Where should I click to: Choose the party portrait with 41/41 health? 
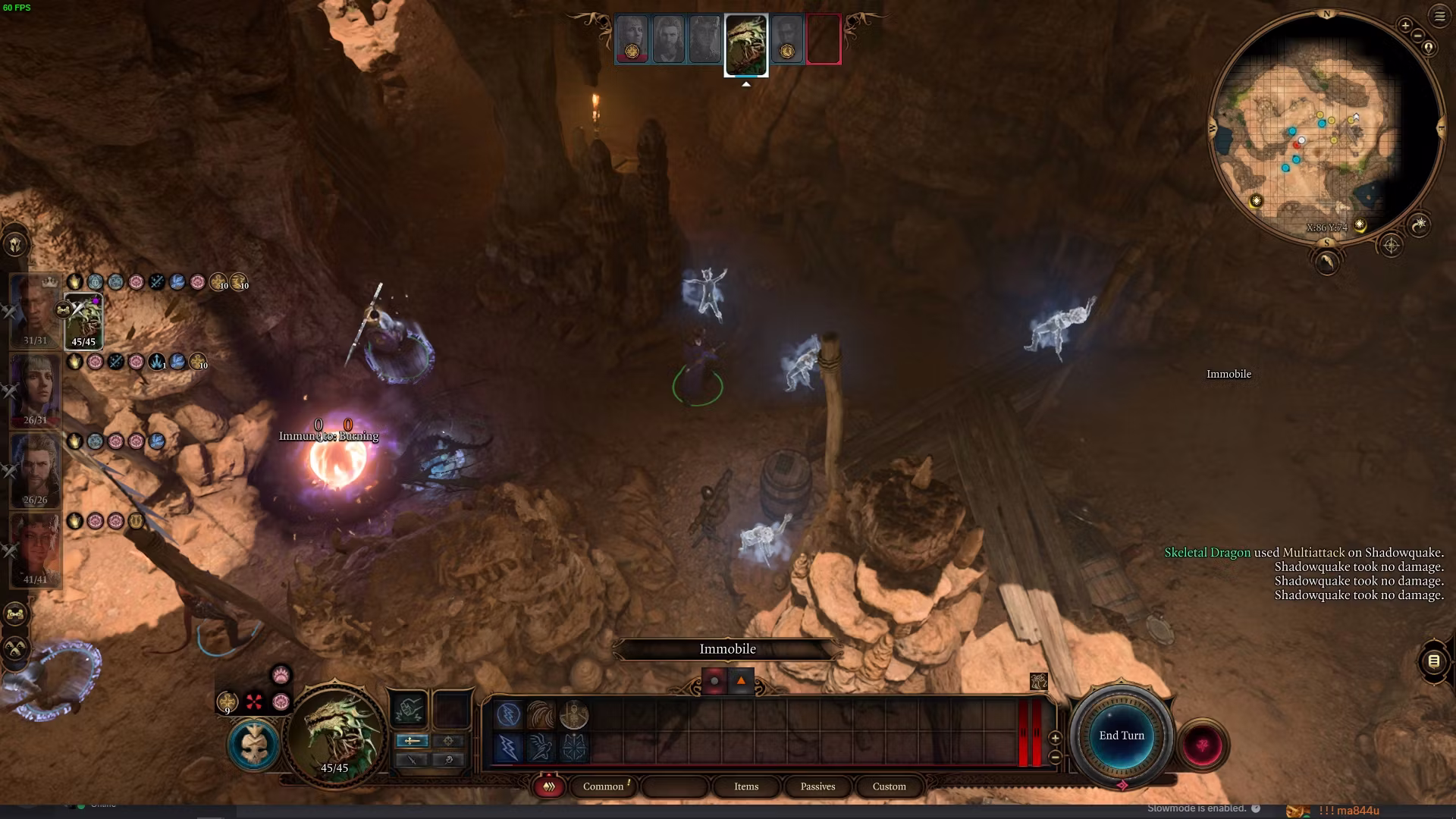coord(34,550)
